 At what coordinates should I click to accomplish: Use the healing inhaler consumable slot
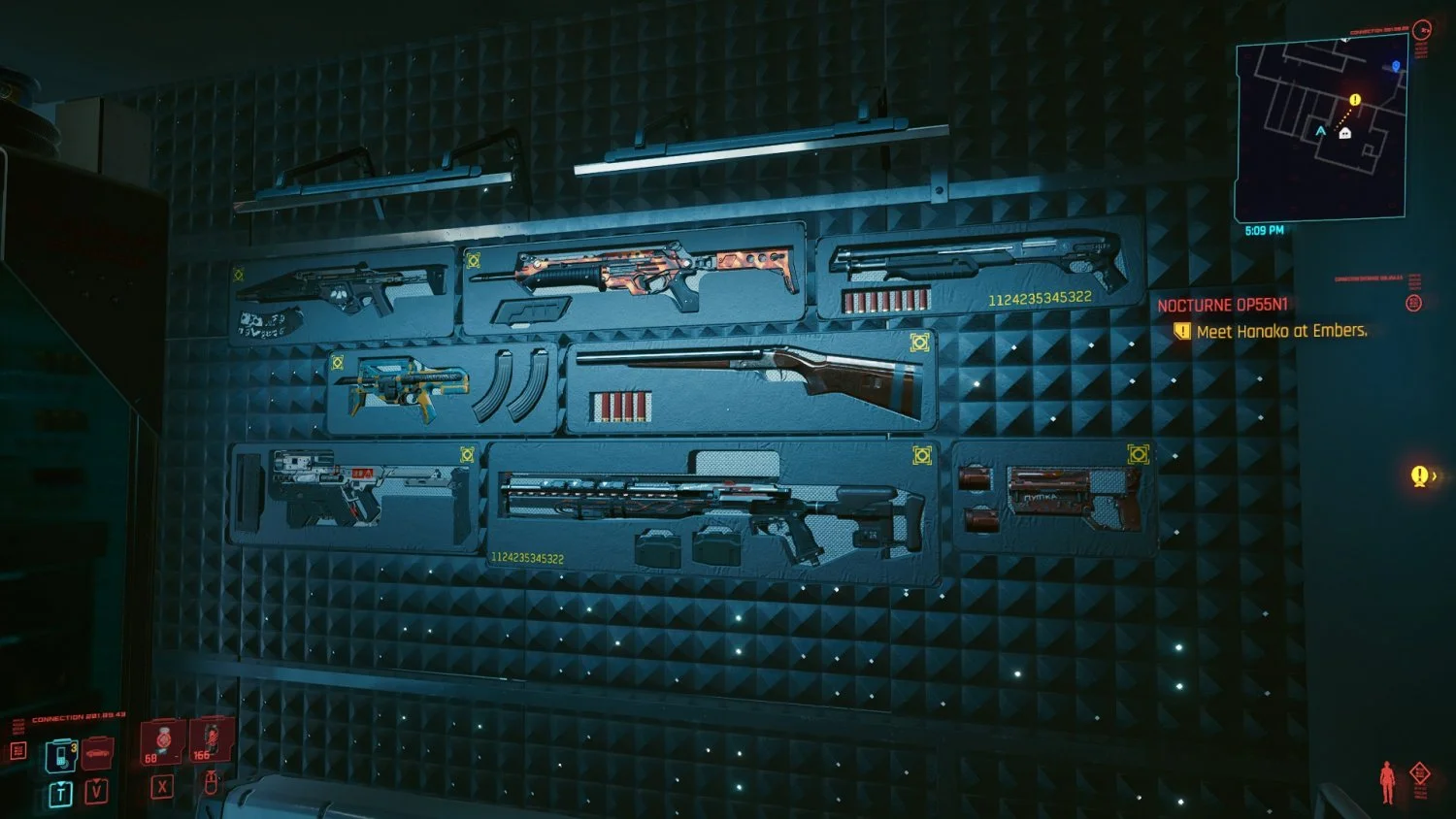pos(162,741)
